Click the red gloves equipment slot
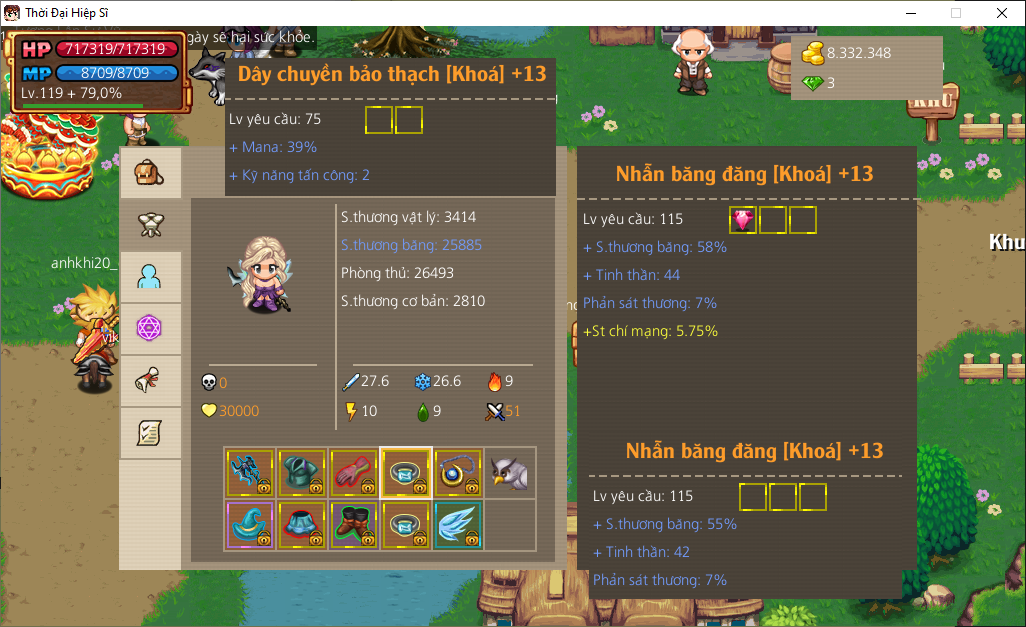1026x627 pixels. coord(354,473)
